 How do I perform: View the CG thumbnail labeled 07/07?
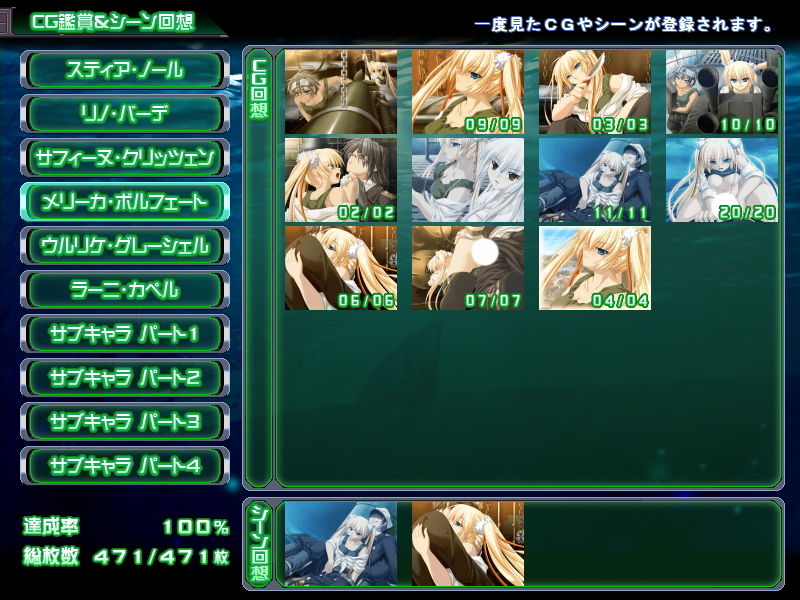tap(468, 268)
